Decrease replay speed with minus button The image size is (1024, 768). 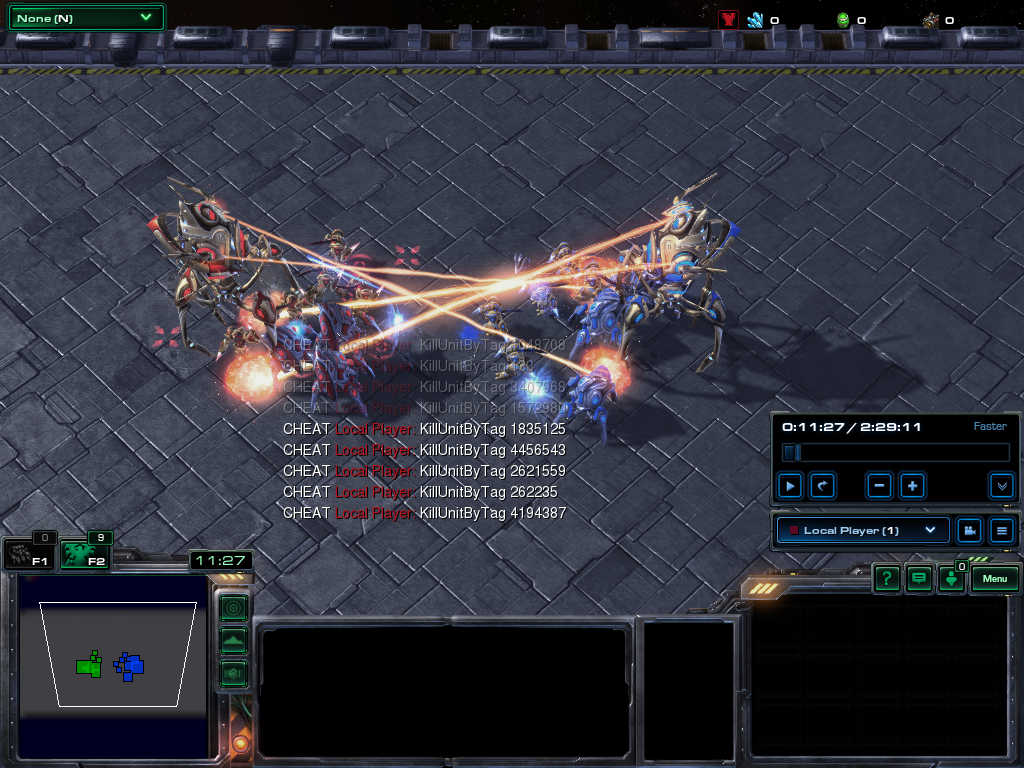880,487
